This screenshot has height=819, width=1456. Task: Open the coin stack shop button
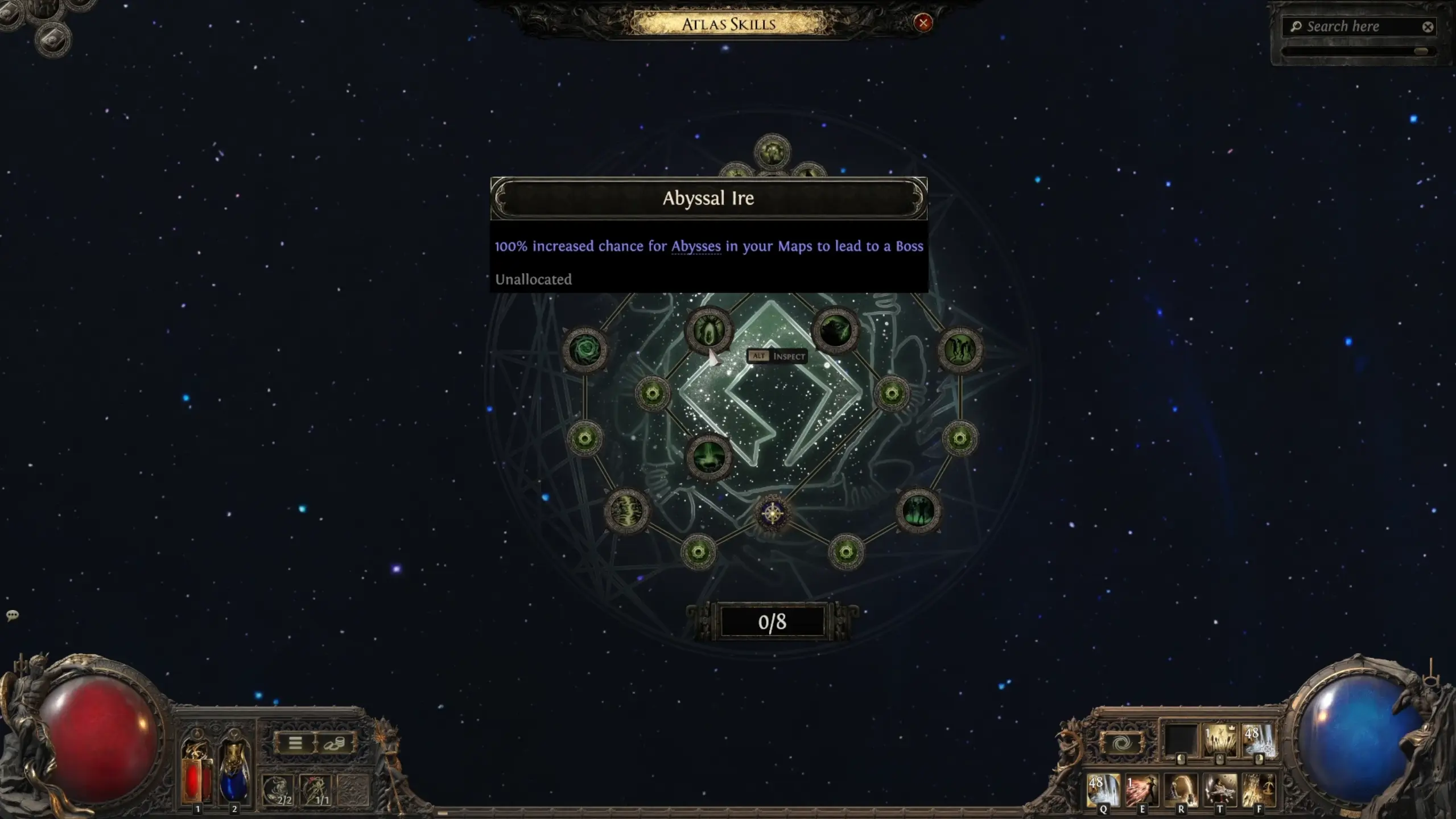tap(335, 743)
